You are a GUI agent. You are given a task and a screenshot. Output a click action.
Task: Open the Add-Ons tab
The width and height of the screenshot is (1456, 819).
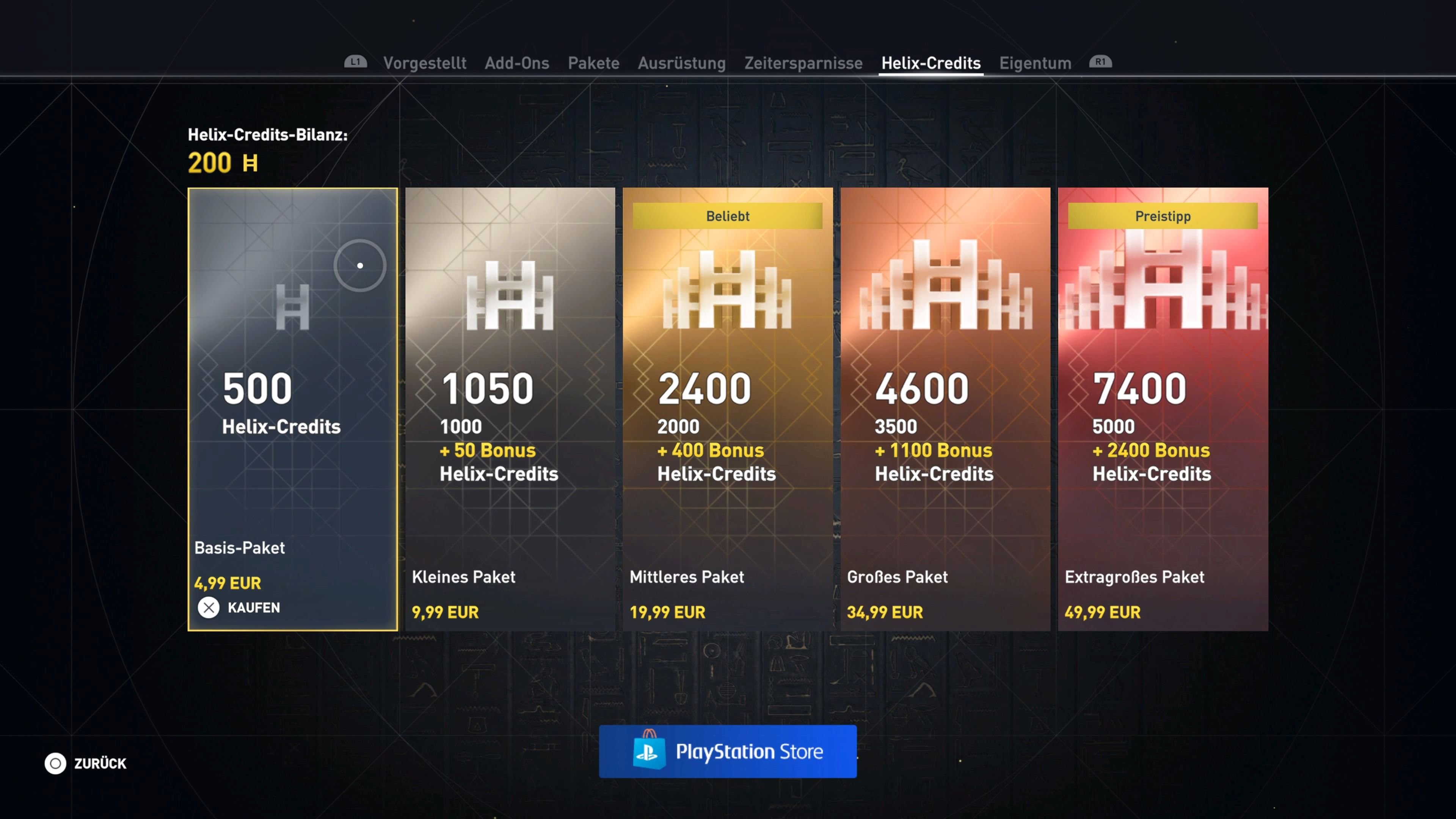click(516, 63)
